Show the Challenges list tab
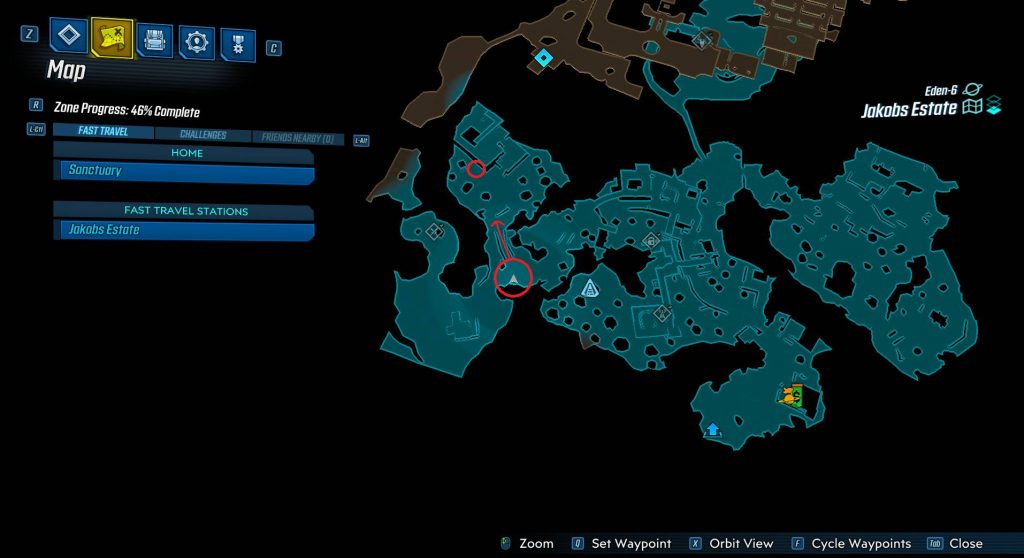Viewport: 1024px width, 558px height. [x=203, y=135]
